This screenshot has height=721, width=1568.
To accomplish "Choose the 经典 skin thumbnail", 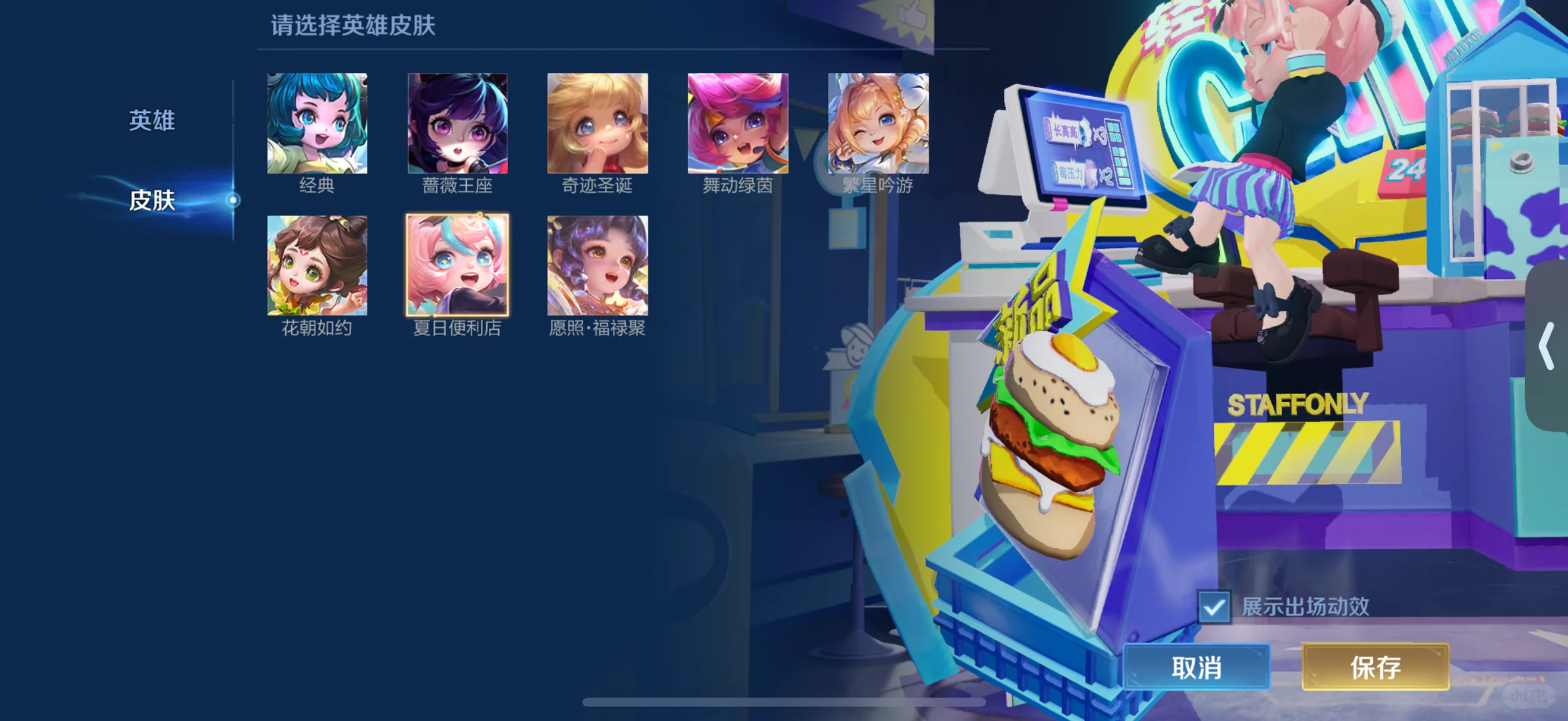I will (x=317, y=124).
